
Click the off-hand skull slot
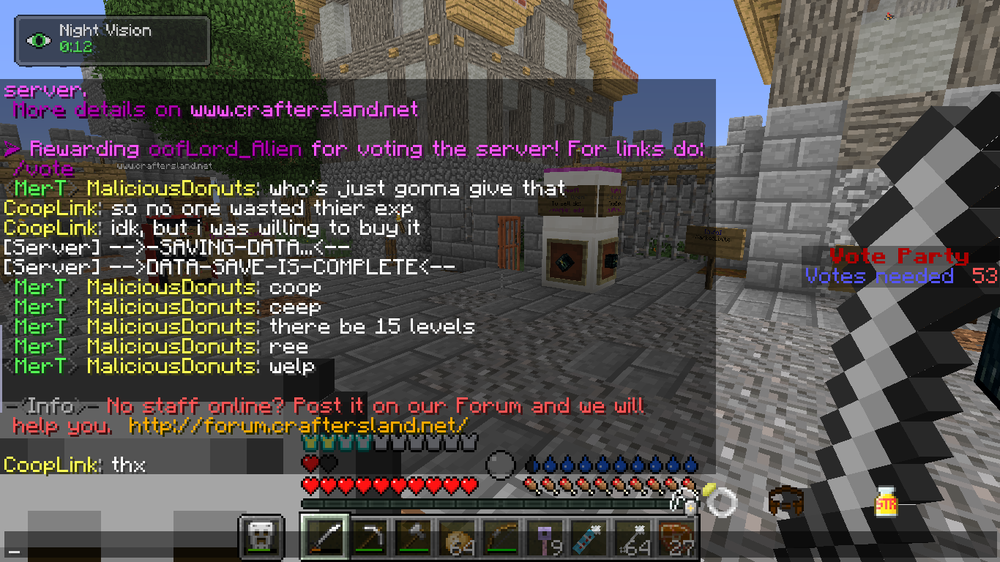click(x=262, y=538)
